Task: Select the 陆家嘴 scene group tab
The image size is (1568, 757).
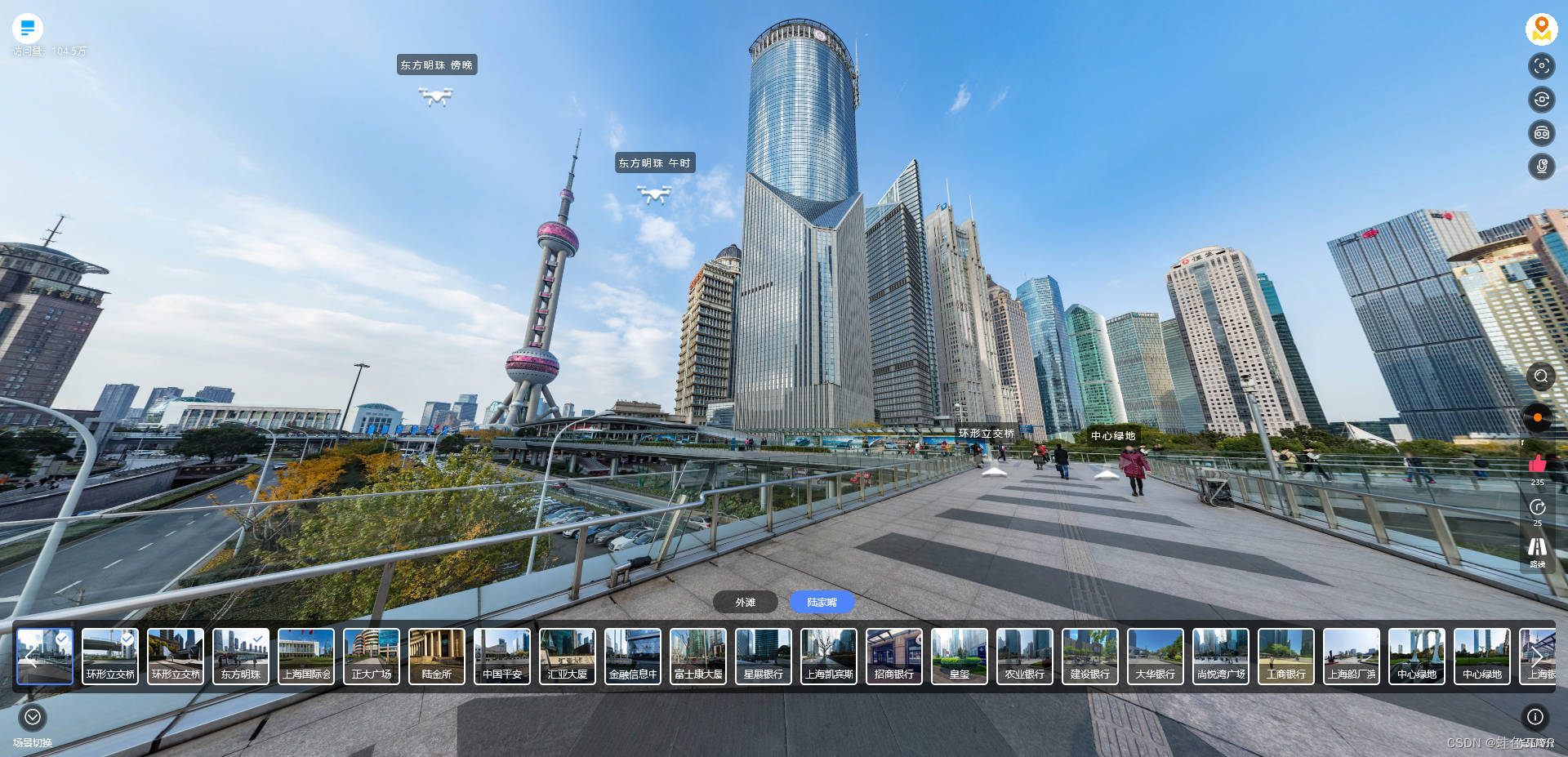Action: click(822, 603)
